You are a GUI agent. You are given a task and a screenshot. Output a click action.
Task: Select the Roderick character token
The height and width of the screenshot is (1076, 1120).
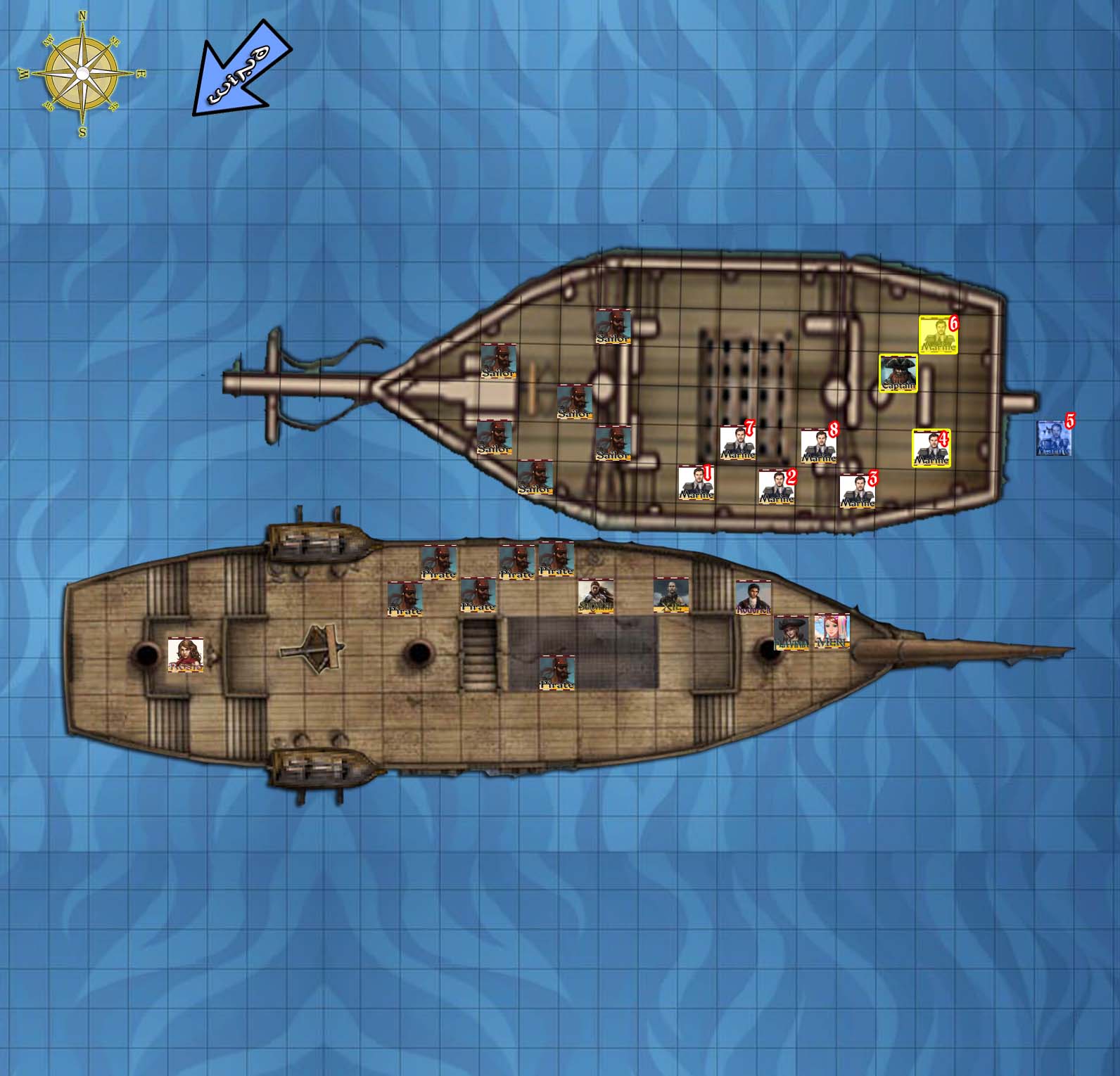point(753,598)
